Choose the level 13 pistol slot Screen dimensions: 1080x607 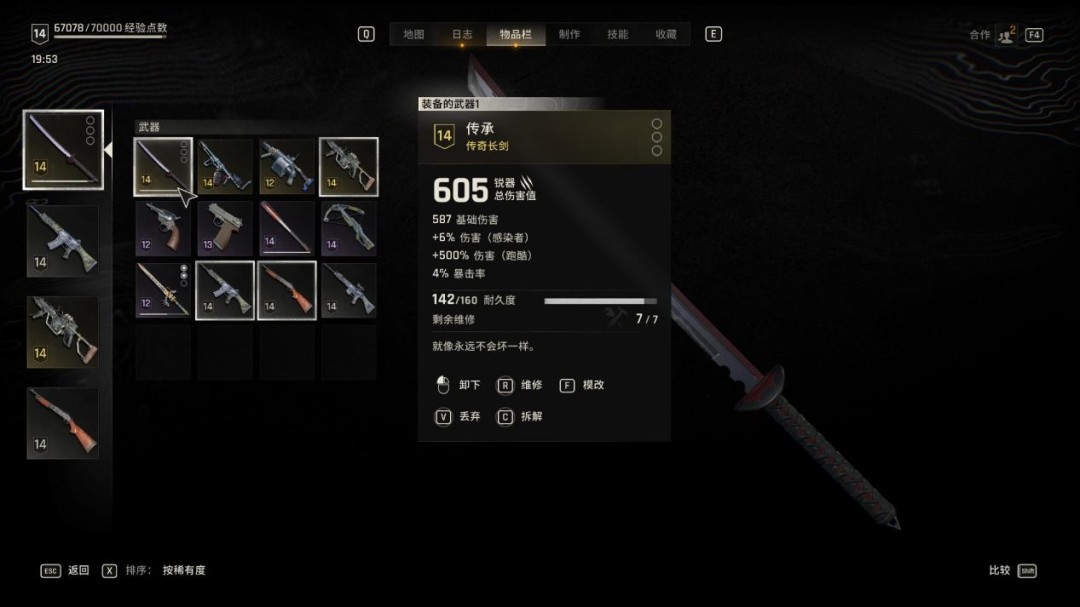coord(225,228)
